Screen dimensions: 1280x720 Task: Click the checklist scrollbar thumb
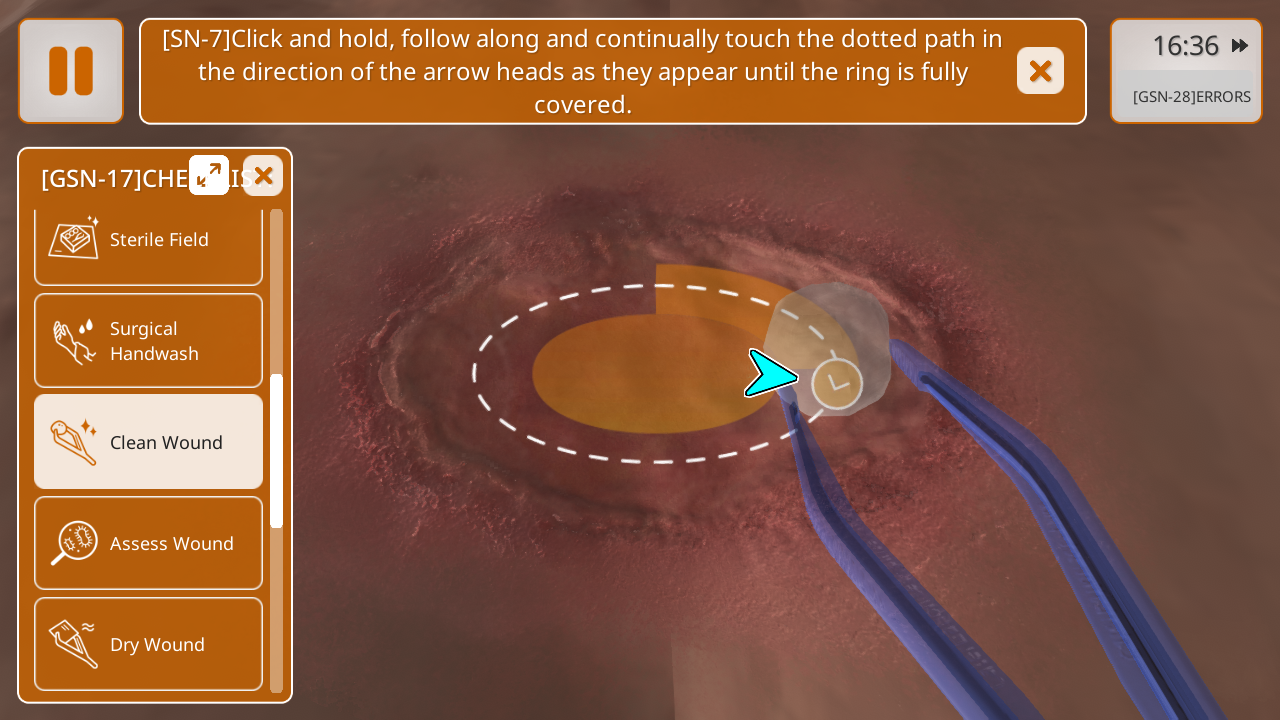pyautogui.click(x=277, y=450)
